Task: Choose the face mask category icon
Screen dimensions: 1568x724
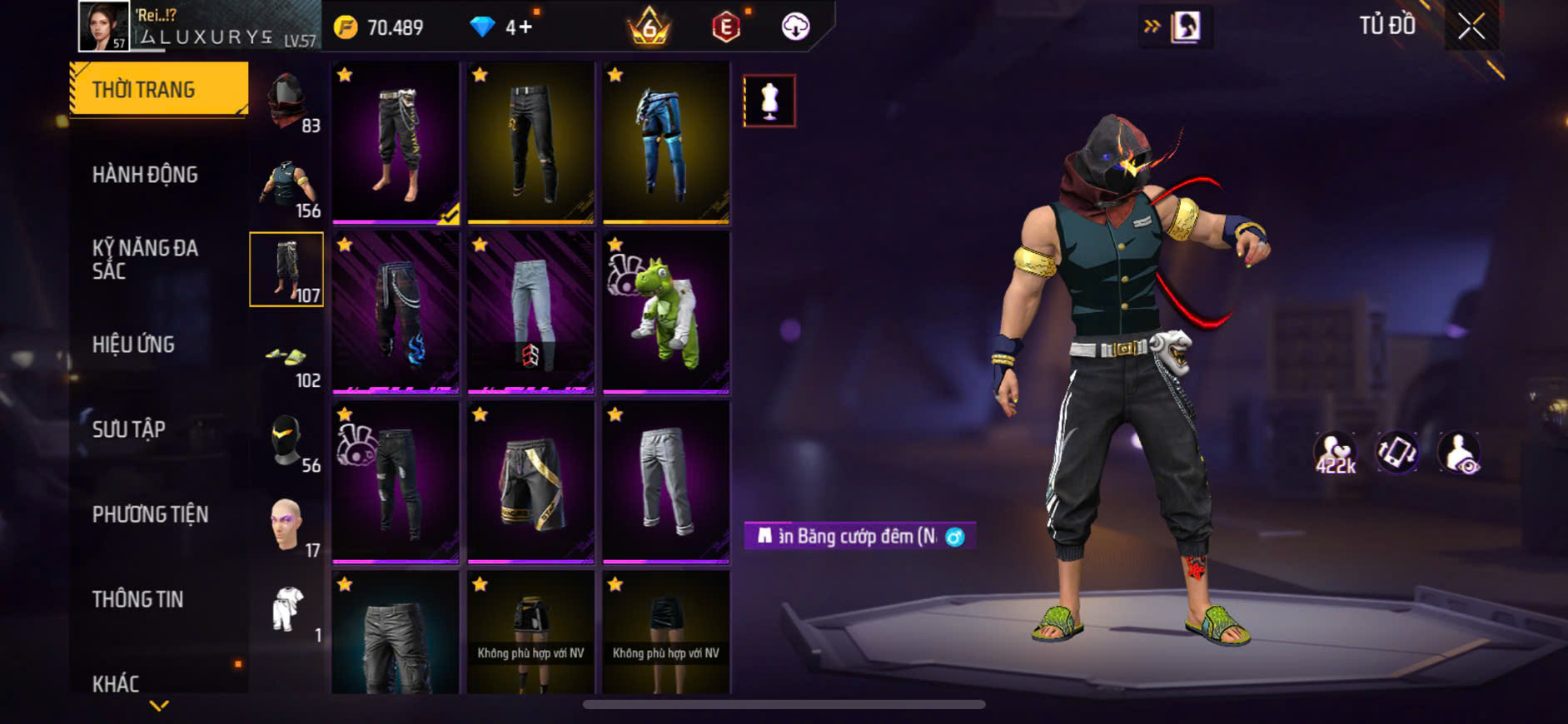Action: (x=287, y=441)
